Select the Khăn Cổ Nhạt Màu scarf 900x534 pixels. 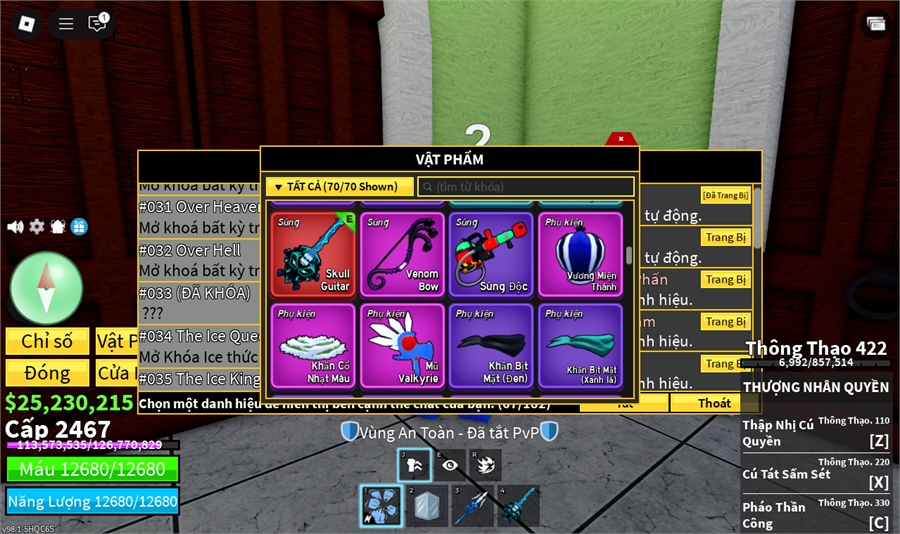pyautogui.click(x=313, y=345)
